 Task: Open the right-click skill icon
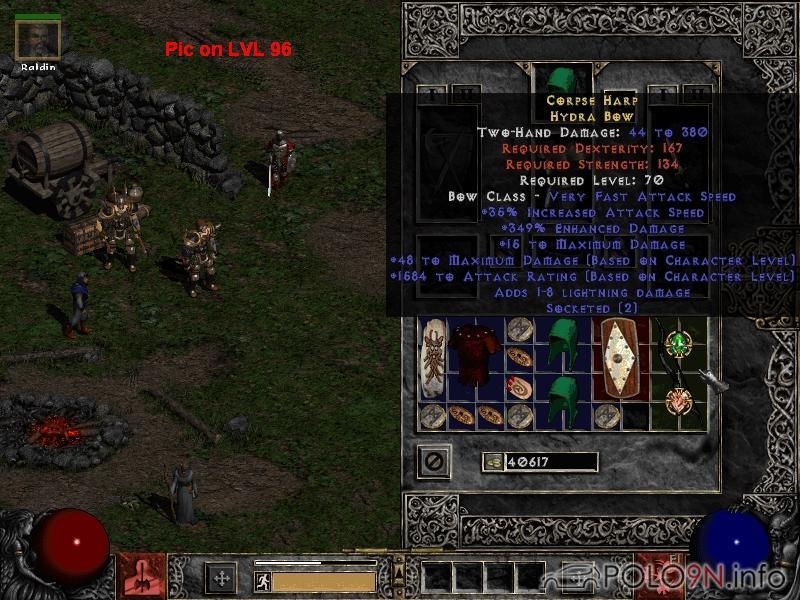coord(660,577)
